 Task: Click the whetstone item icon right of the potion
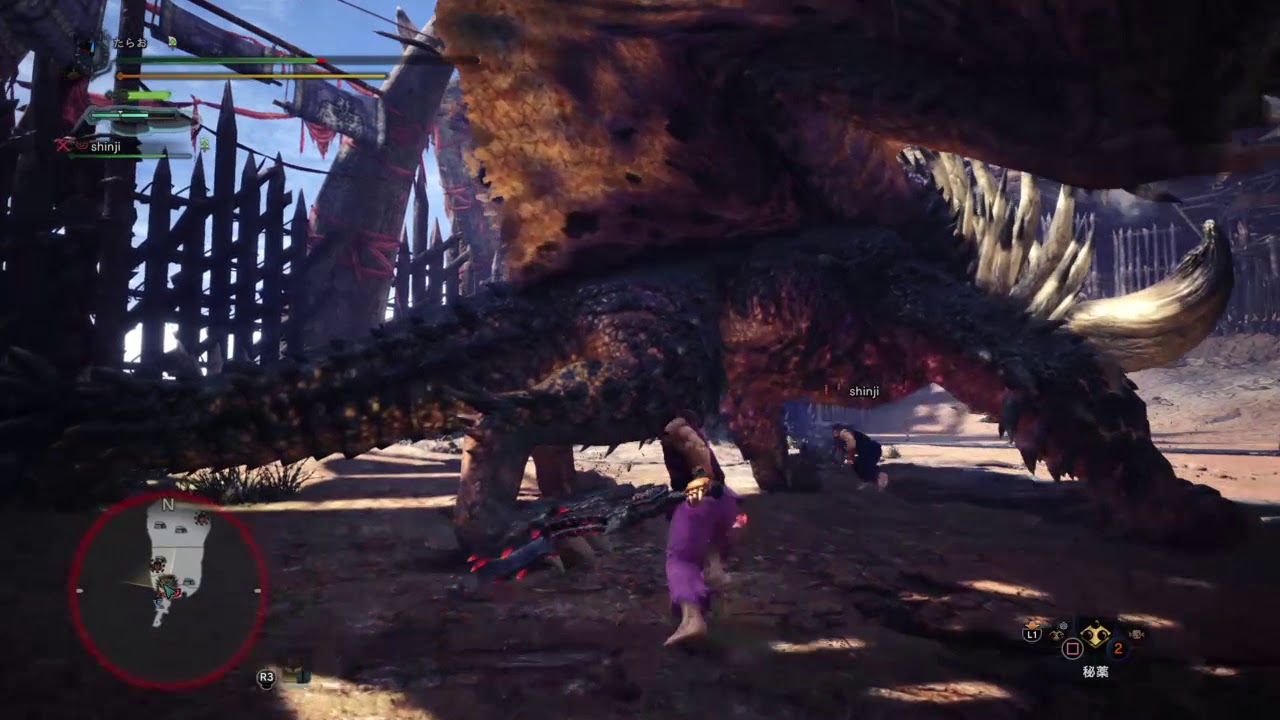(x=1137, y=636)
